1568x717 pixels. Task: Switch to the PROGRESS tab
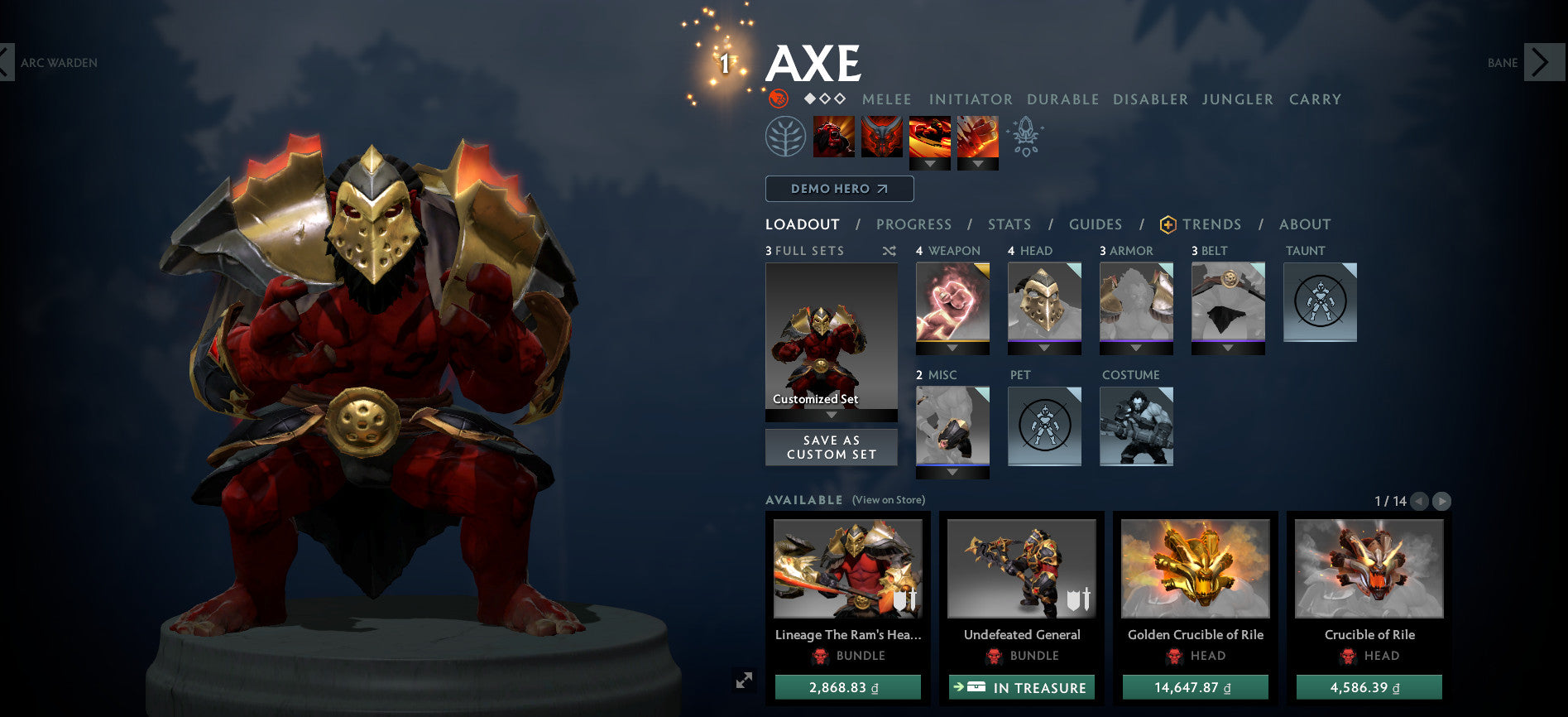pos(914,224)
